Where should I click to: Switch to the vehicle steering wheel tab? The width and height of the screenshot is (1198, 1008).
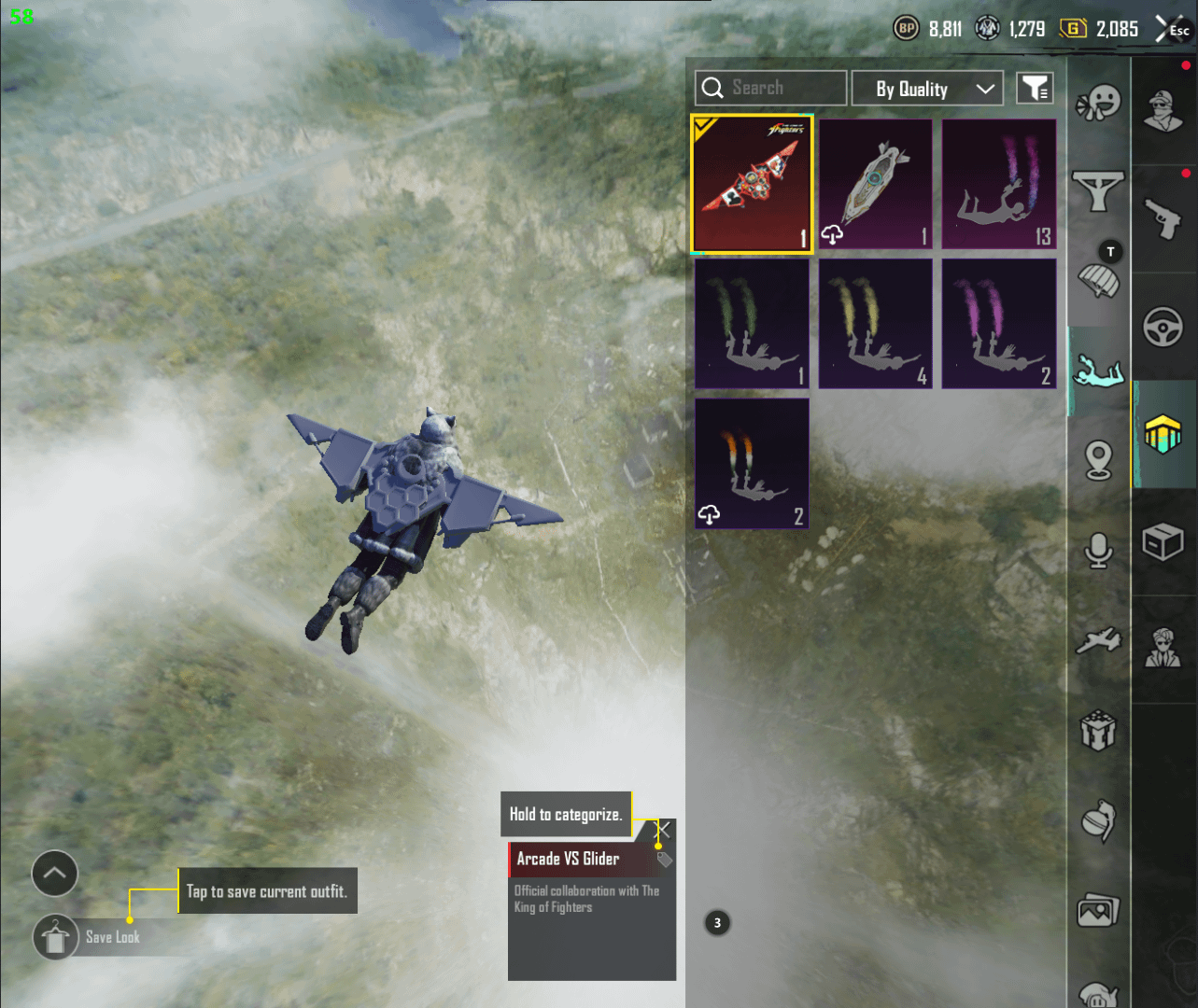pos(1163,328)
